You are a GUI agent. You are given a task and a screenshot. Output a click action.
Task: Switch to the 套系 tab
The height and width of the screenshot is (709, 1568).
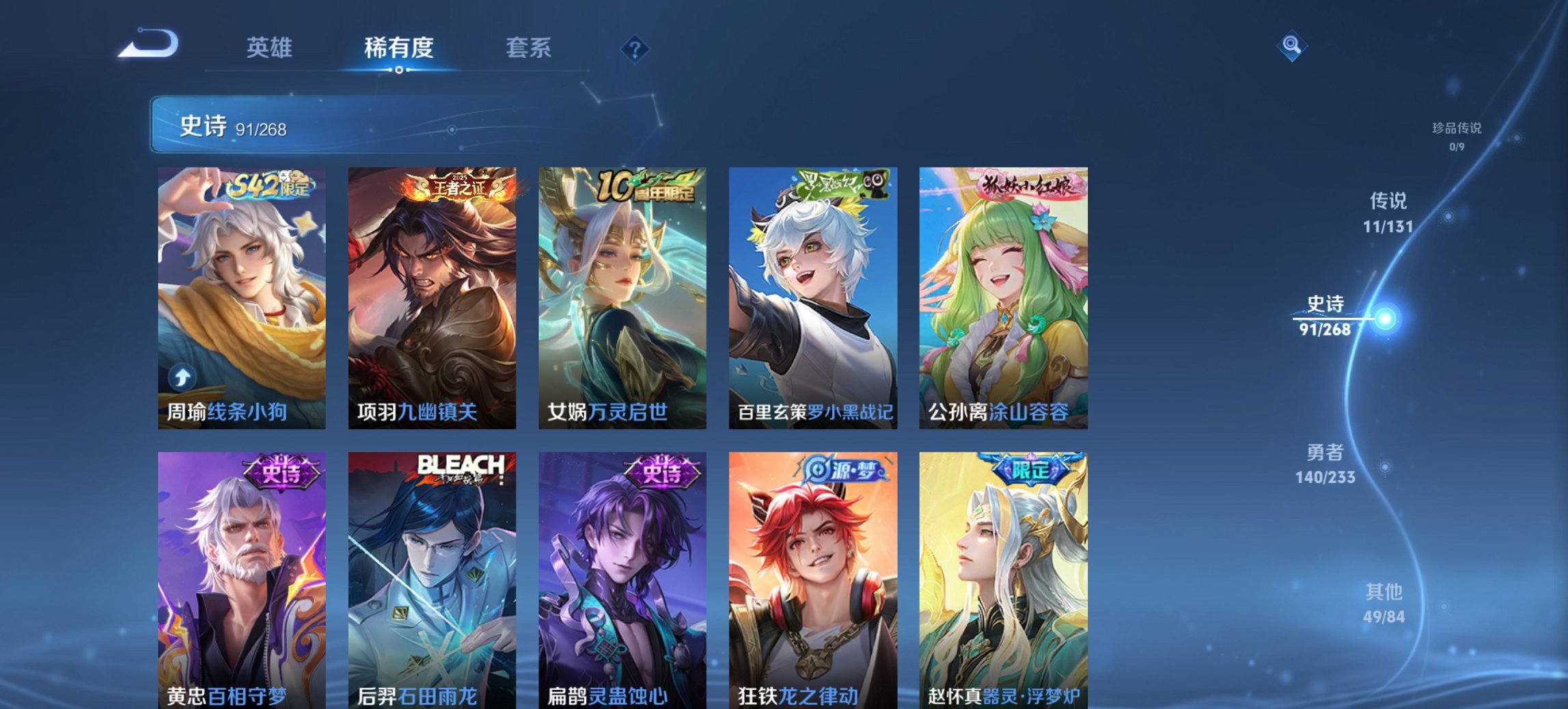(x=529, y=48)
